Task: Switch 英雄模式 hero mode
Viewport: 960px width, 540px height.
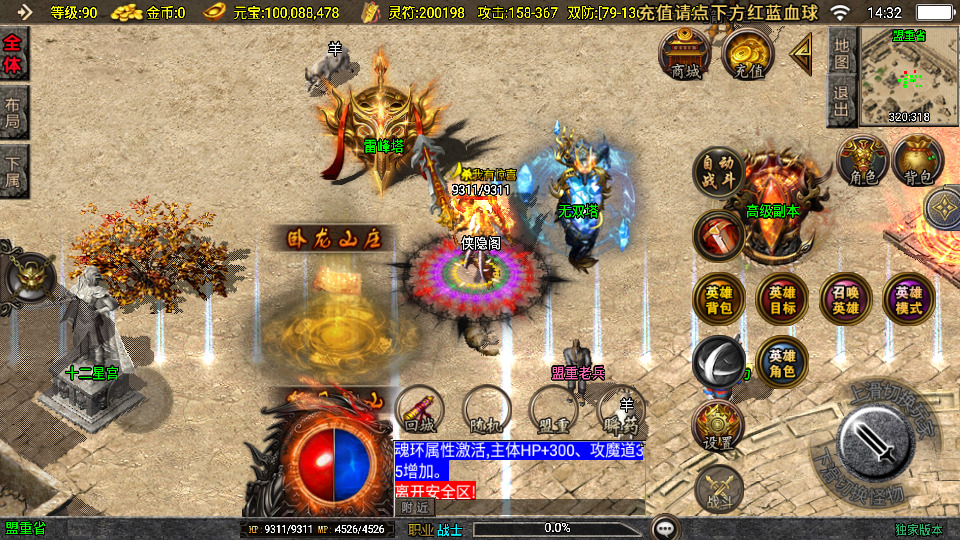Action: 908,300
